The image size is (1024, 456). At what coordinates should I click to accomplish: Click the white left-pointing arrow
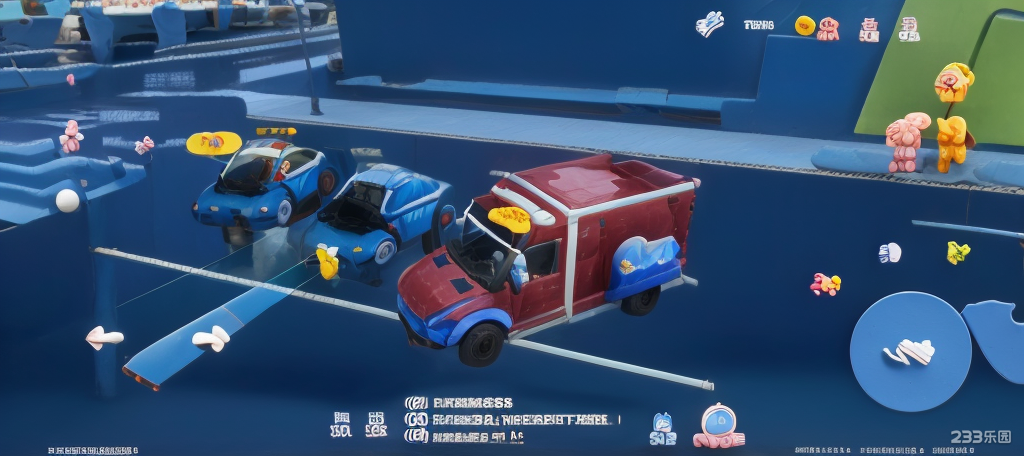pos(104,338)
